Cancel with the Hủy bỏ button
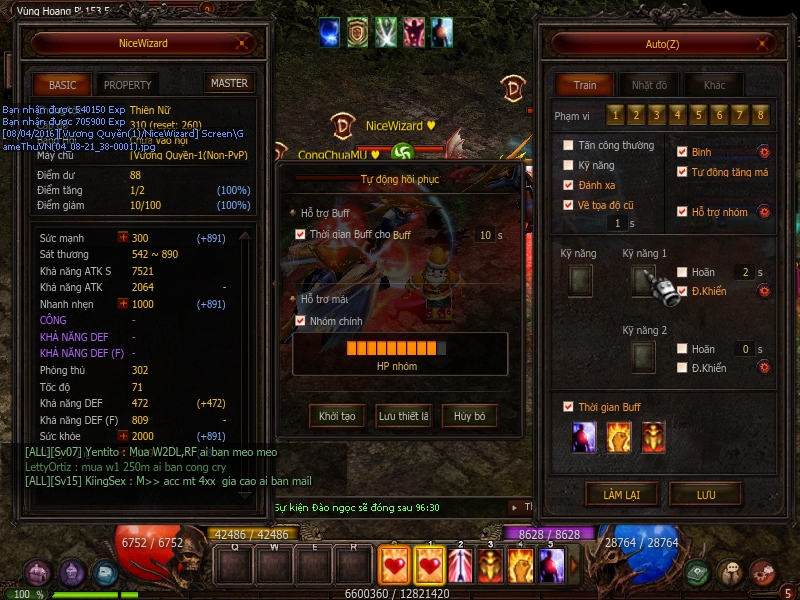Image resolution: width=800 pixels, height=600 pixels. pos(469,416)
